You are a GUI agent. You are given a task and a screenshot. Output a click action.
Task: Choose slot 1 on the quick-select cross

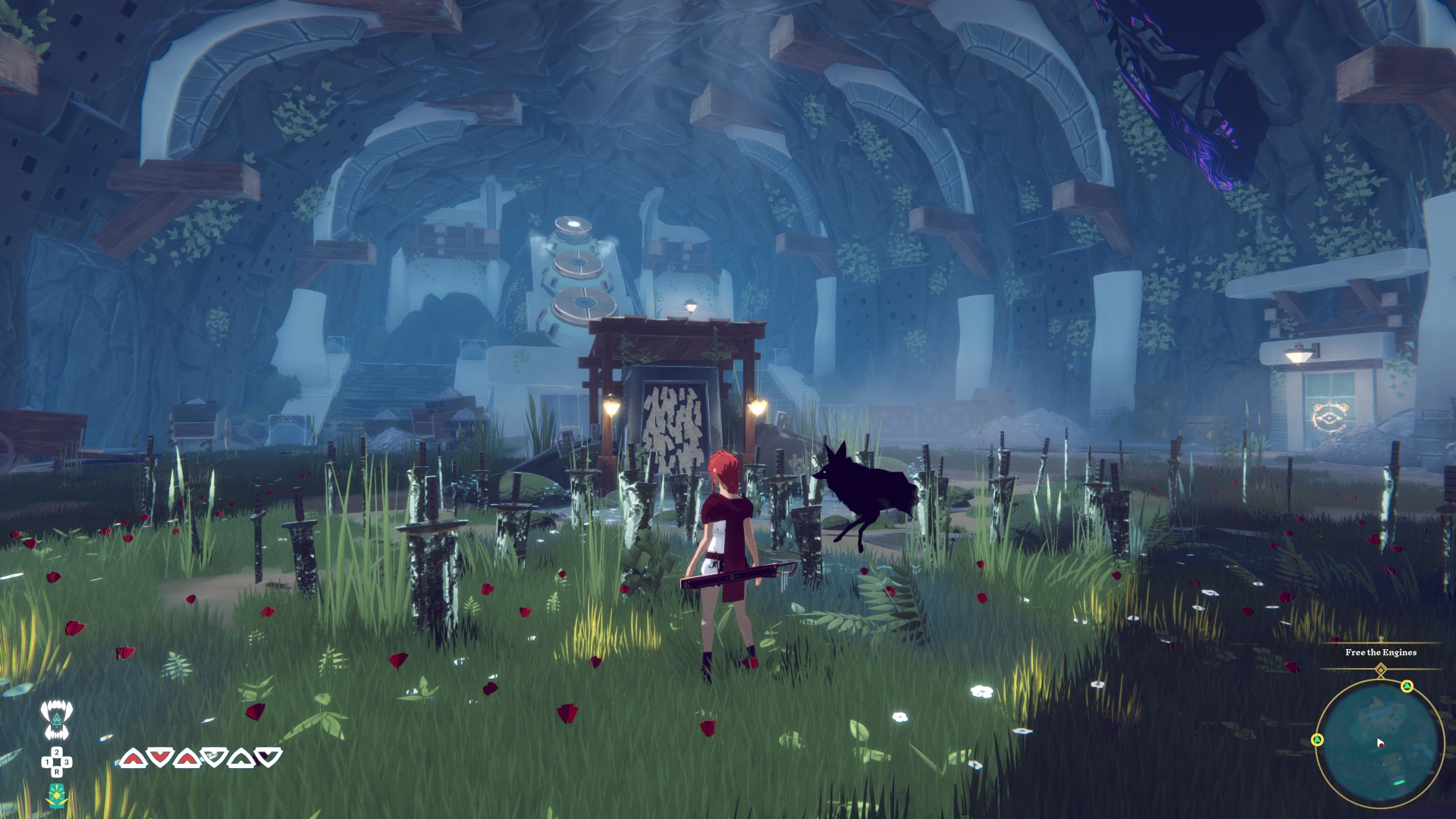click(x=47, y=762)
